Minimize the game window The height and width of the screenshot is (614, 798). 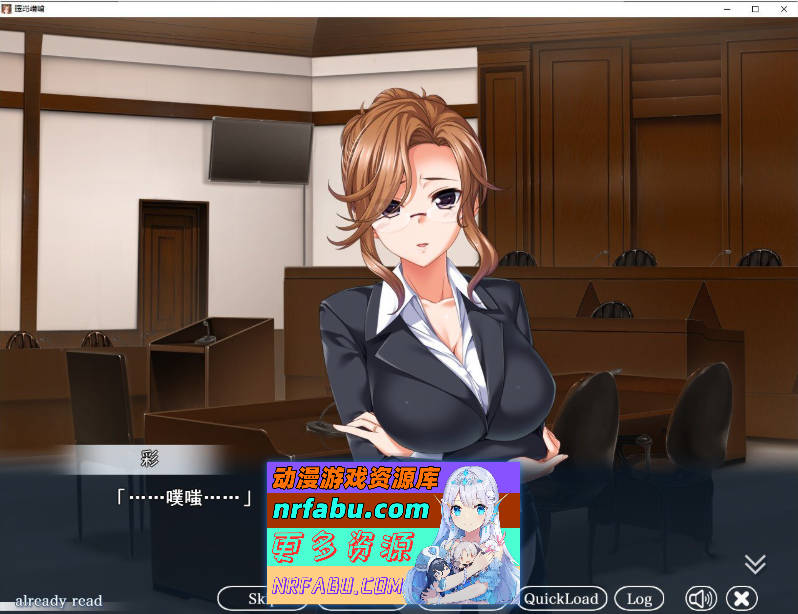coord(728,8)
